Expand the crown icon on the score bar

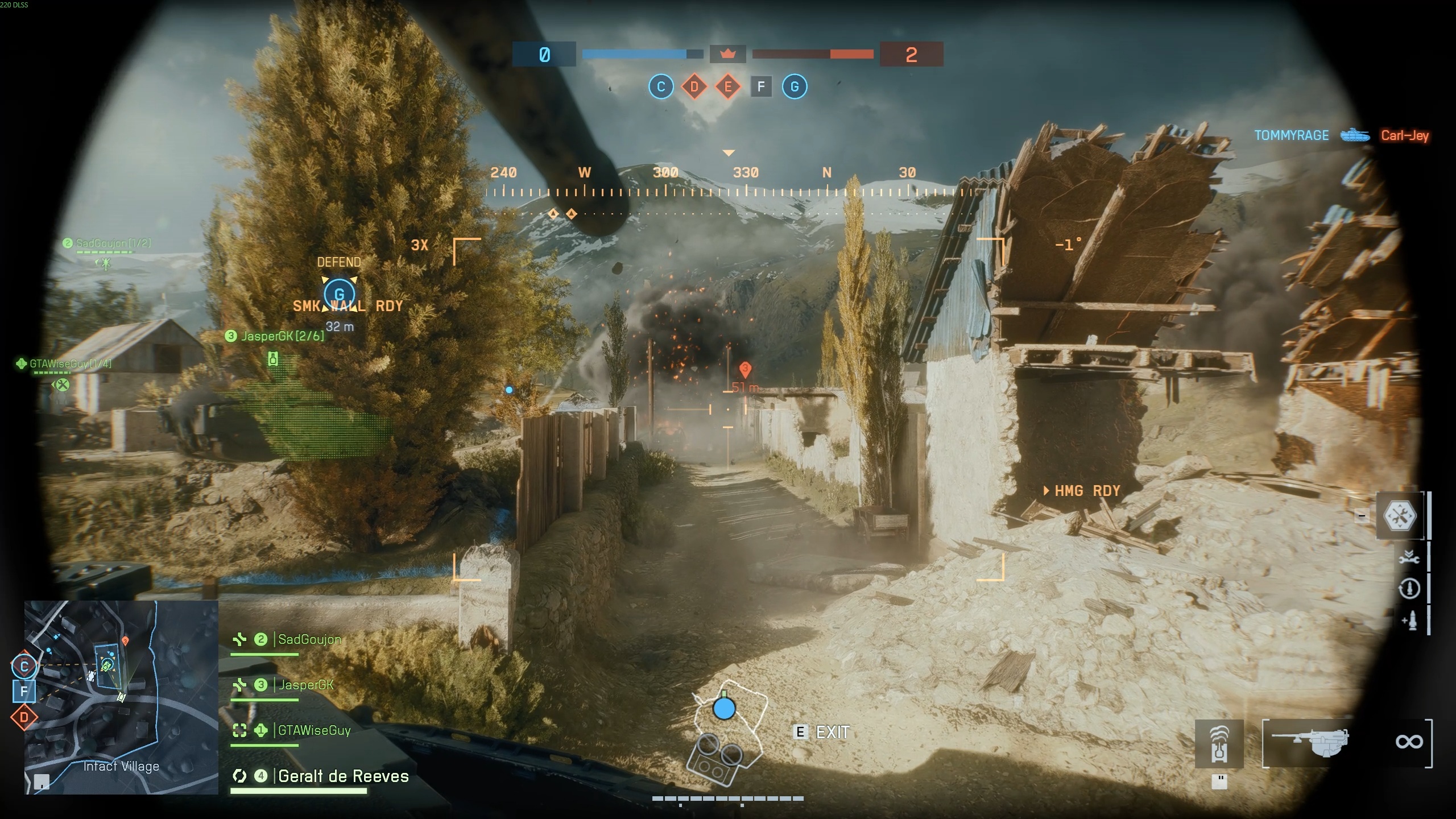tap(728, 53)
